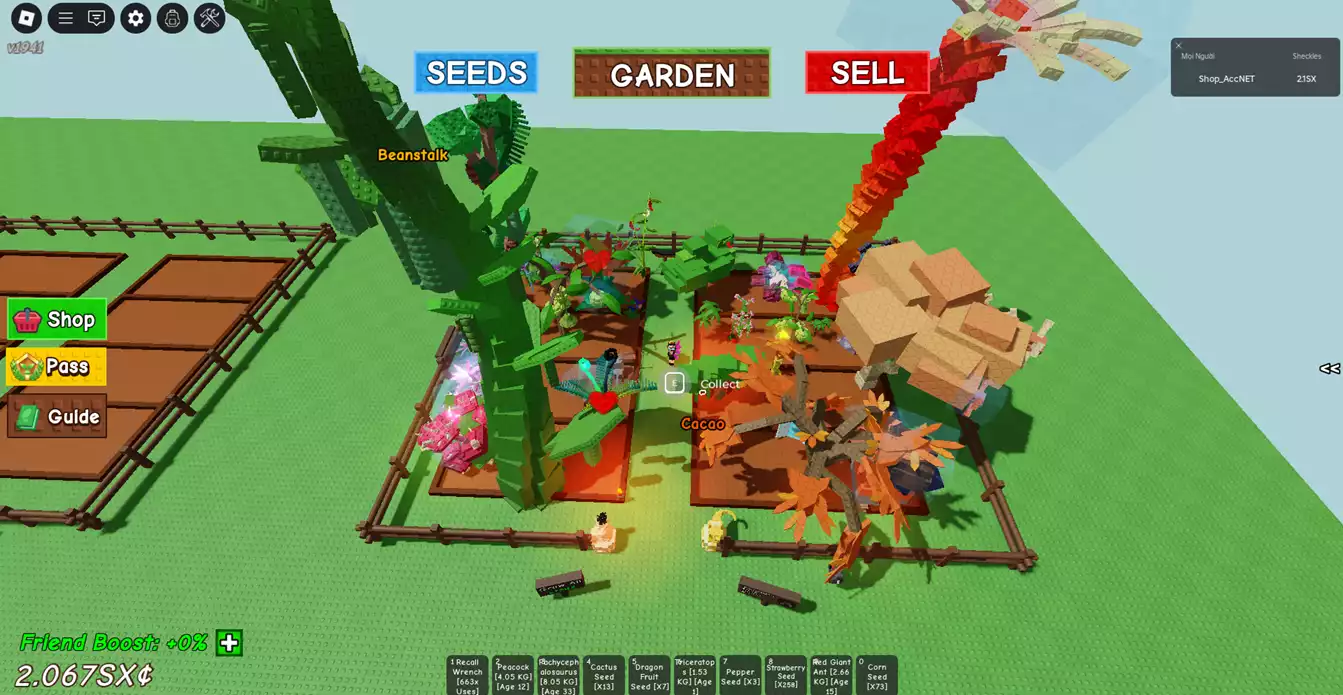
Task: Equip the Recall Wrench hotbar slot
Action: click(467, 675)
